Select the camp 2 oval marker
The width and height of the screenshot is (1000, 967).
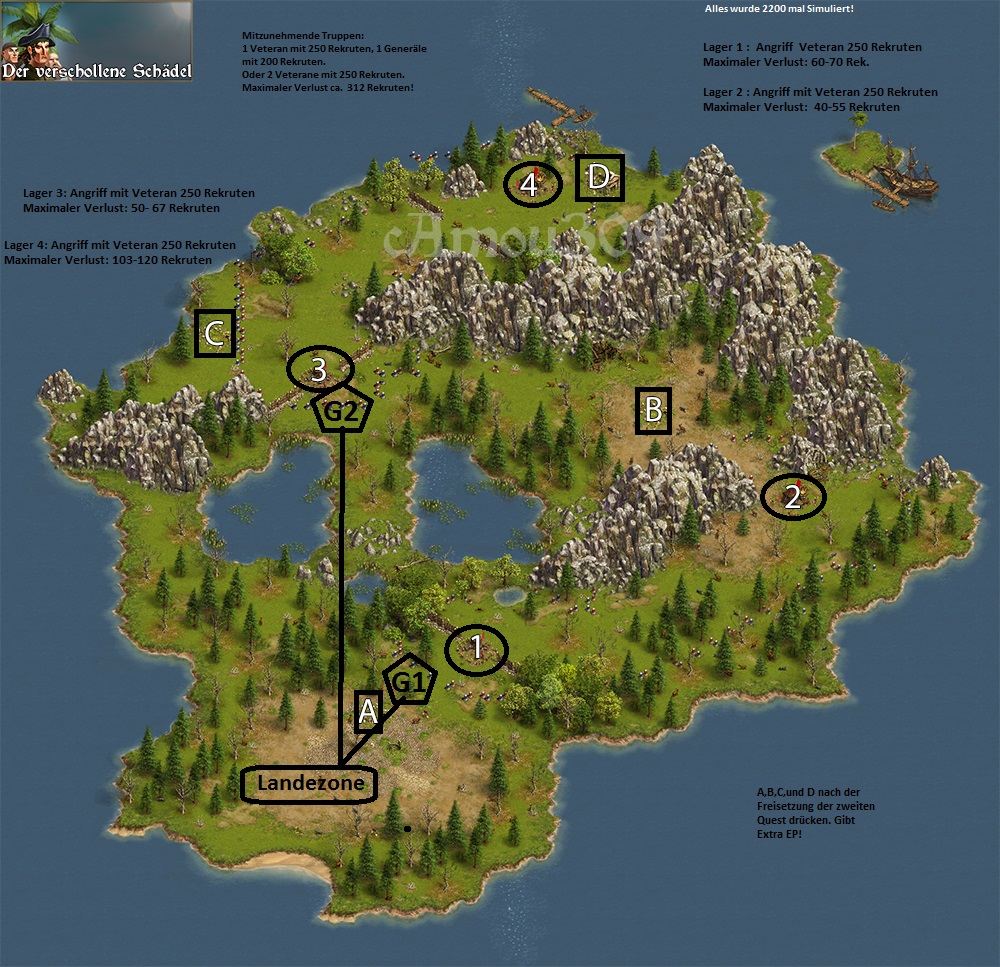click(793, 497)
